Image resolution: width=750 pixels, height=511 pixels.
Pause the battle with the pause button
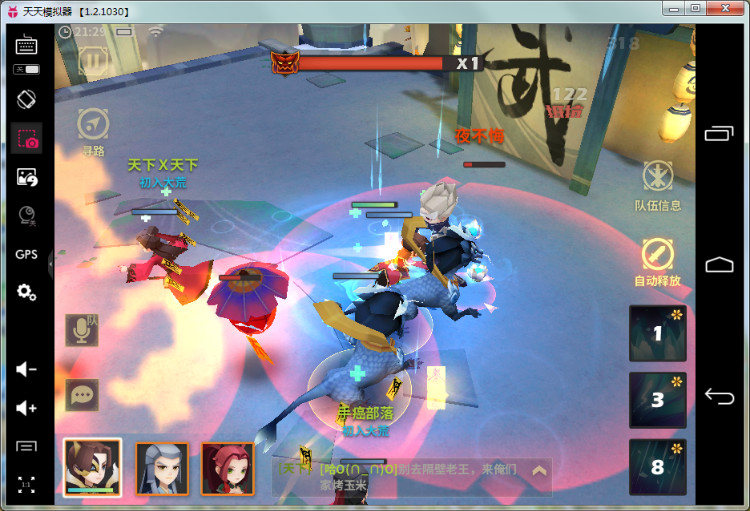(x=94, y=62)
